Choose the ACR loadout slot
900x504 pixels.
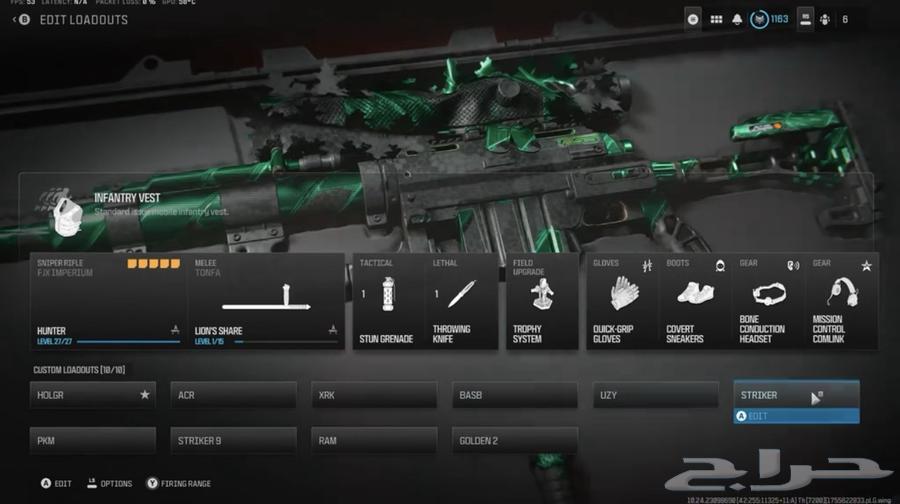click(233, 395)
